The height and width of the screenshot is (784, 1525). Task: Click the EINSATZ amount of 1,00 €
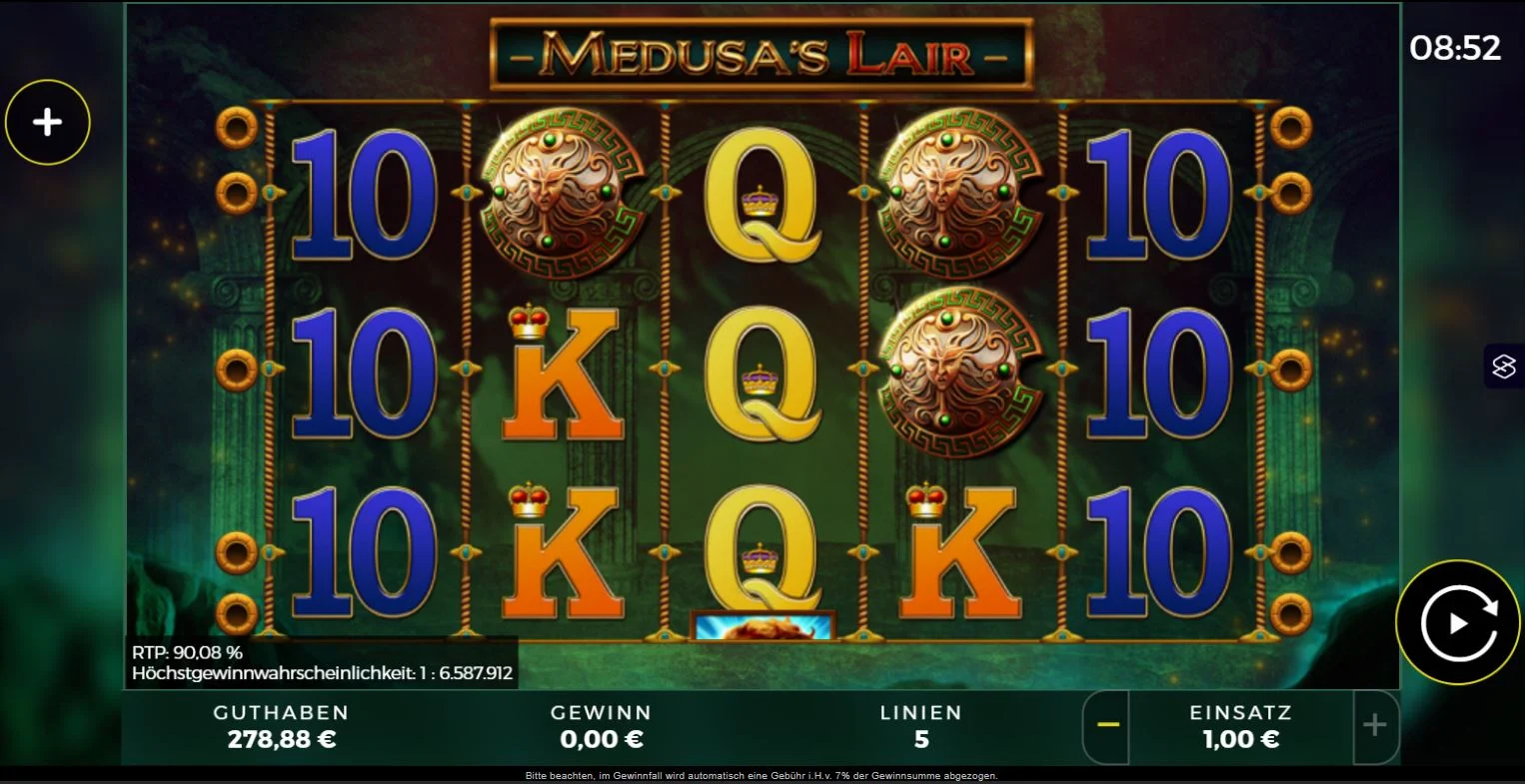pos(1239,739)
